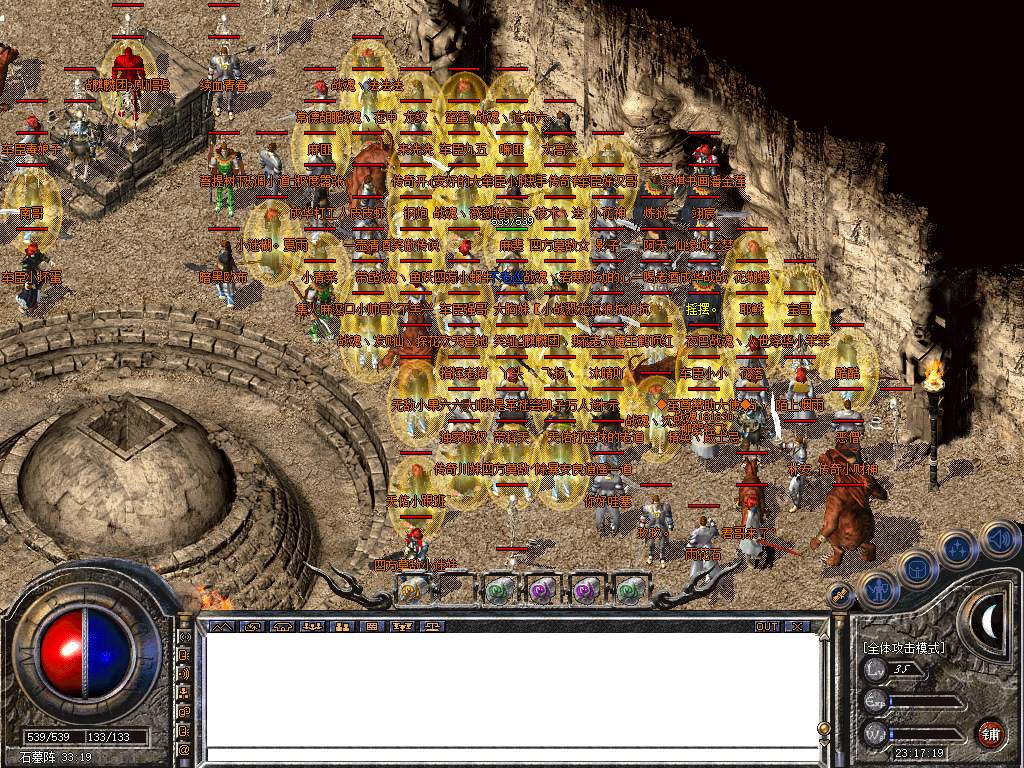Close the game with the X button
The width and height of the screenshot is (1024, 768).
point(797,626)
